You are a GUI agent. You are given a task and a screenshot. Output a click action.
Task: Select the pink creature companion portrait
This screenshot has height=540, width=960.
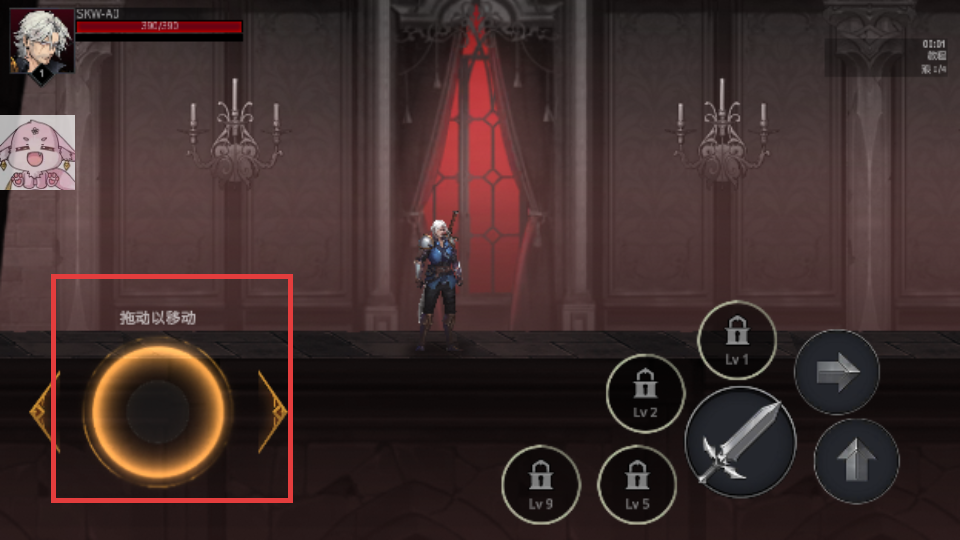[37, 153]
